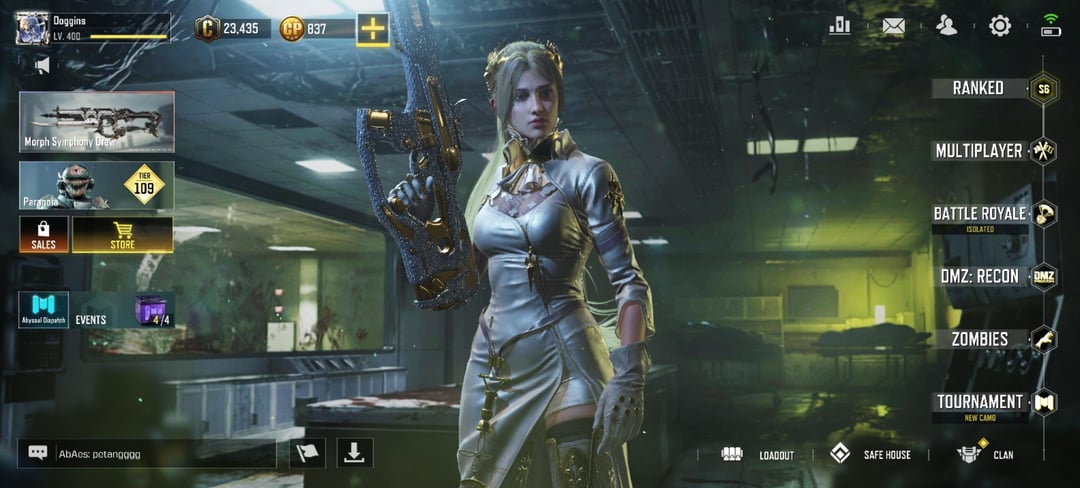Select Multiplayer mode
Screen dimensions: 1080x488
click(x=979, y=151)
